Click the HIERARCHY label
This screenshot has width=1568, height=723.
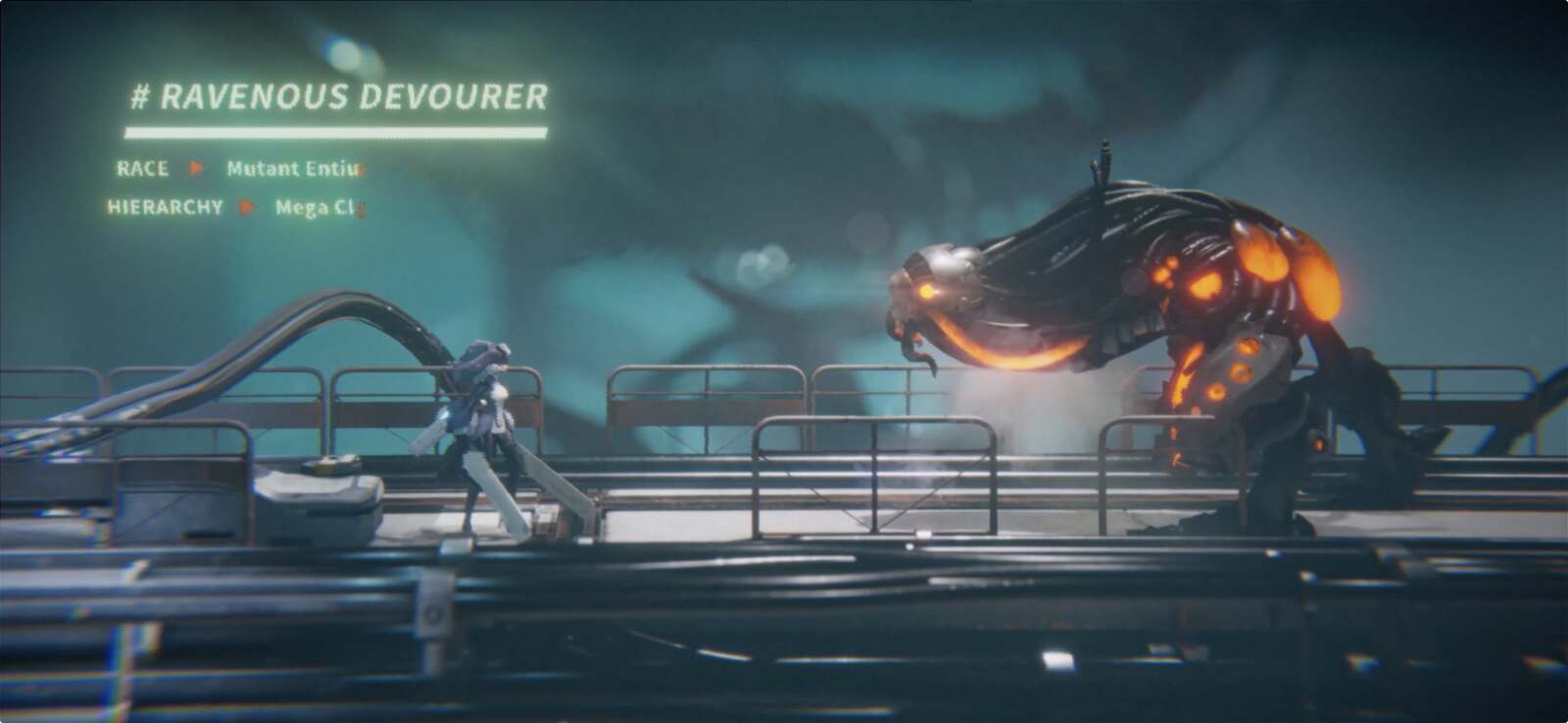(165, 208)
